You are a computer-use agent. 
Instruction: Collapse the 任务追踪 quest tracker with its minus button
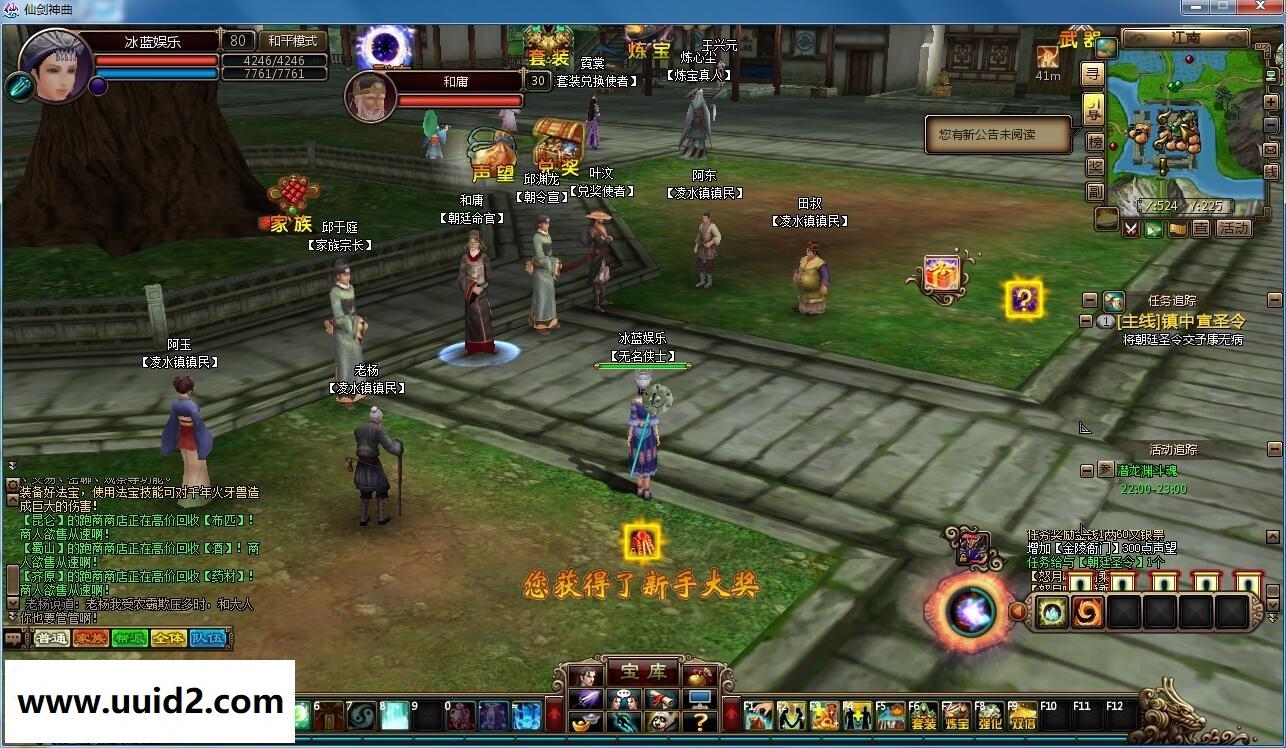pyautogui.click(x=1088, y=298)
